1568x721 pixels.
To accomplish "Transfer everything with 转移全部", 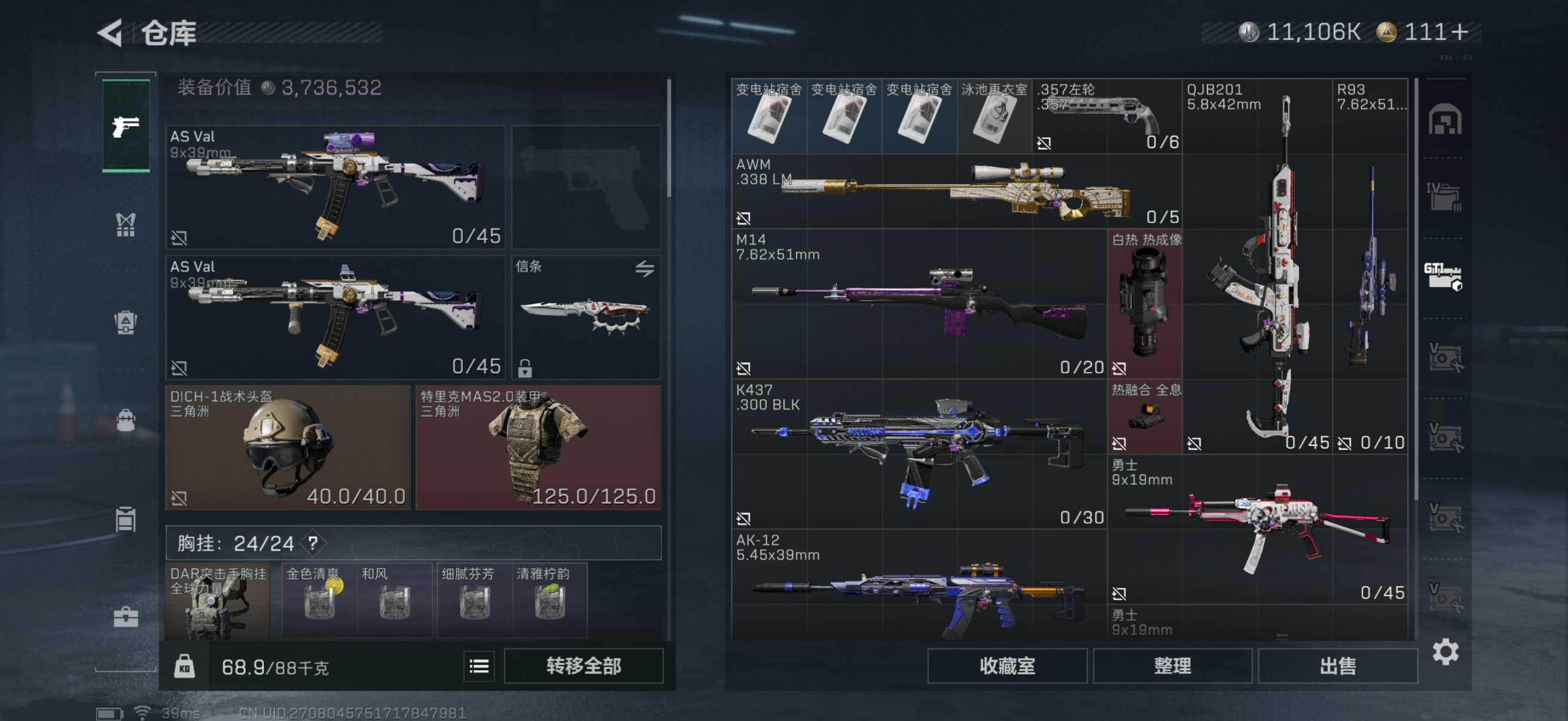I will pyautogui.click(x=583, y=665).
